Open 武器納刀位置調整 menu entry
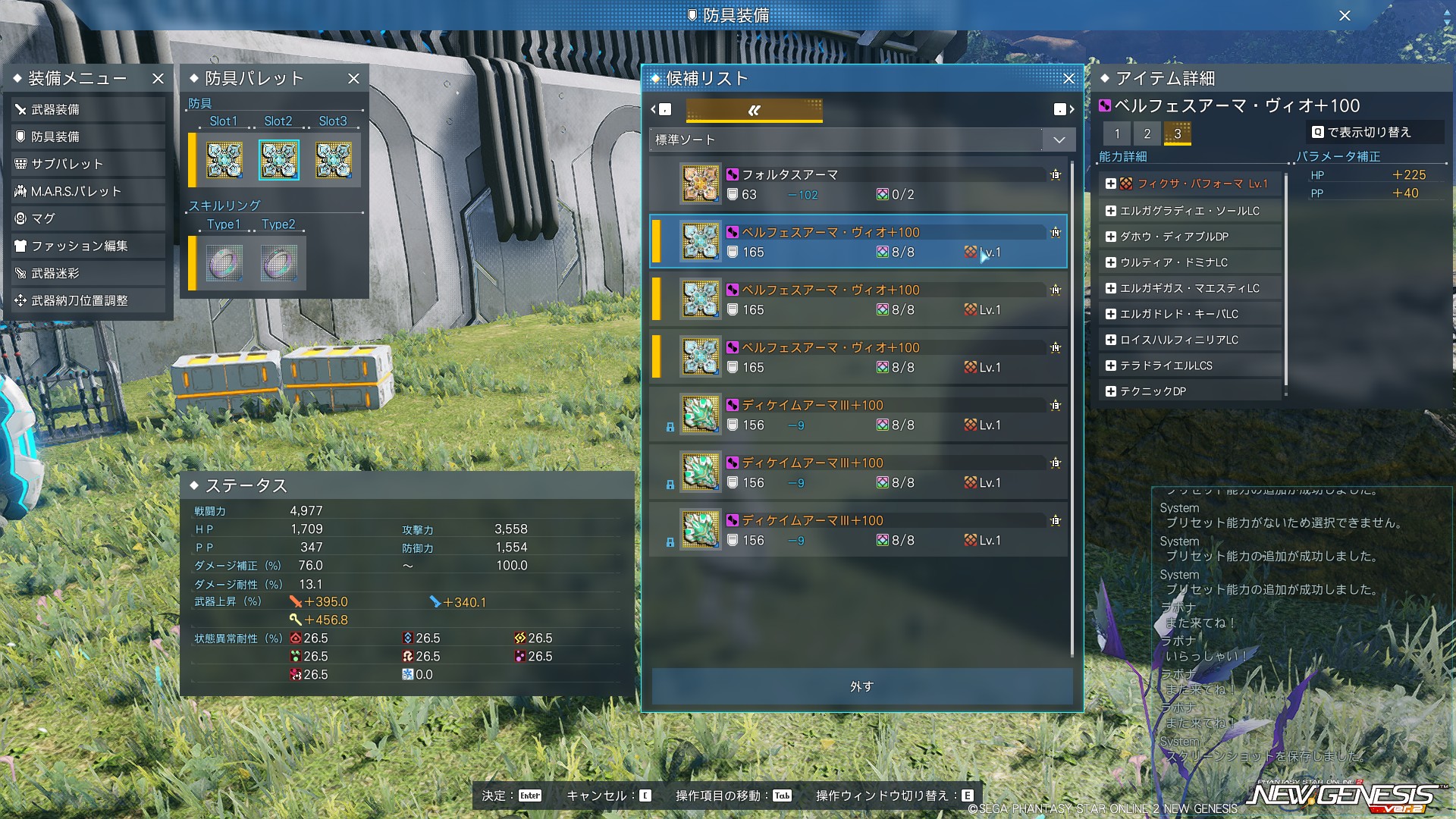1456x819 pixels. tap(87, 300)
